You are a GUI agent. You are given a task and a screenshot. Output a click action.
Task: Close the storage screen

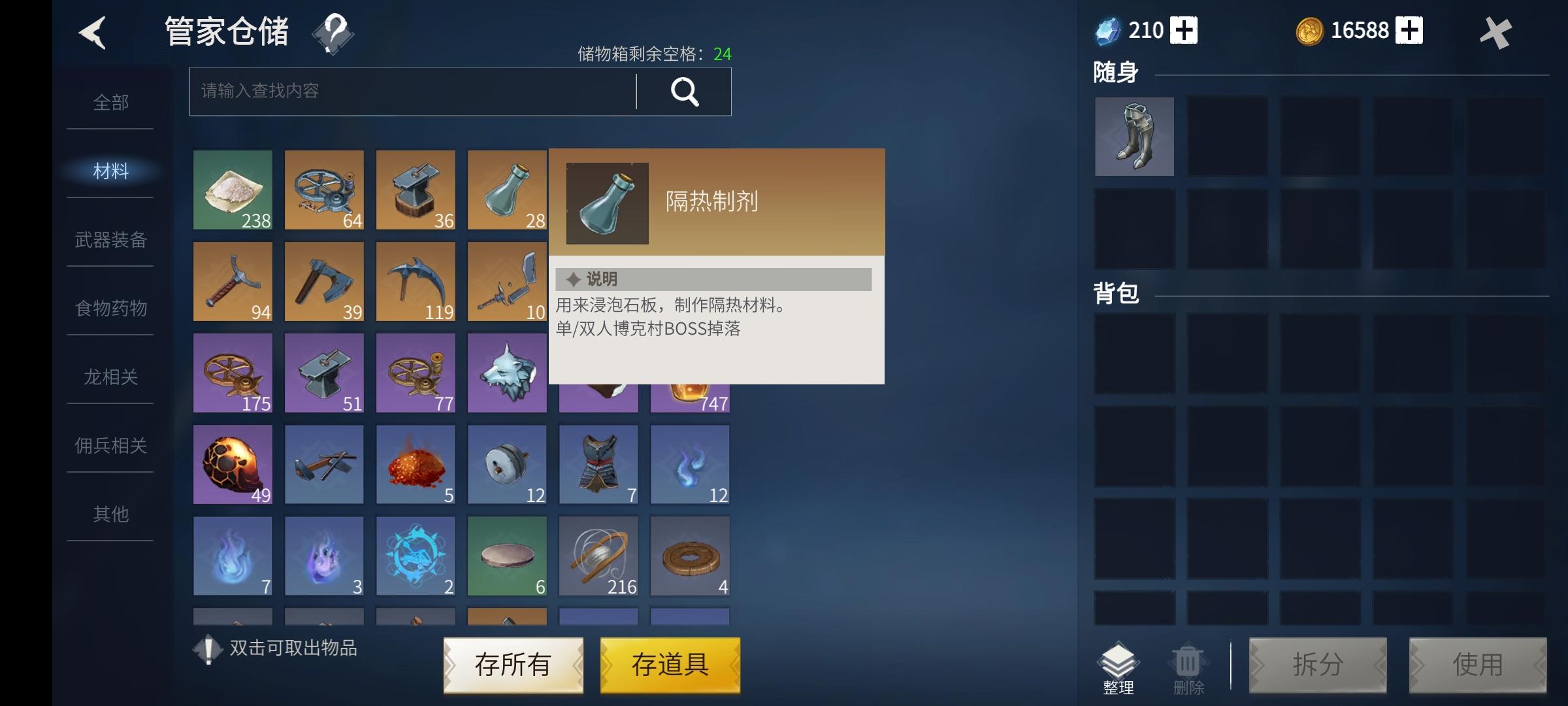(x=1495, y=33)
